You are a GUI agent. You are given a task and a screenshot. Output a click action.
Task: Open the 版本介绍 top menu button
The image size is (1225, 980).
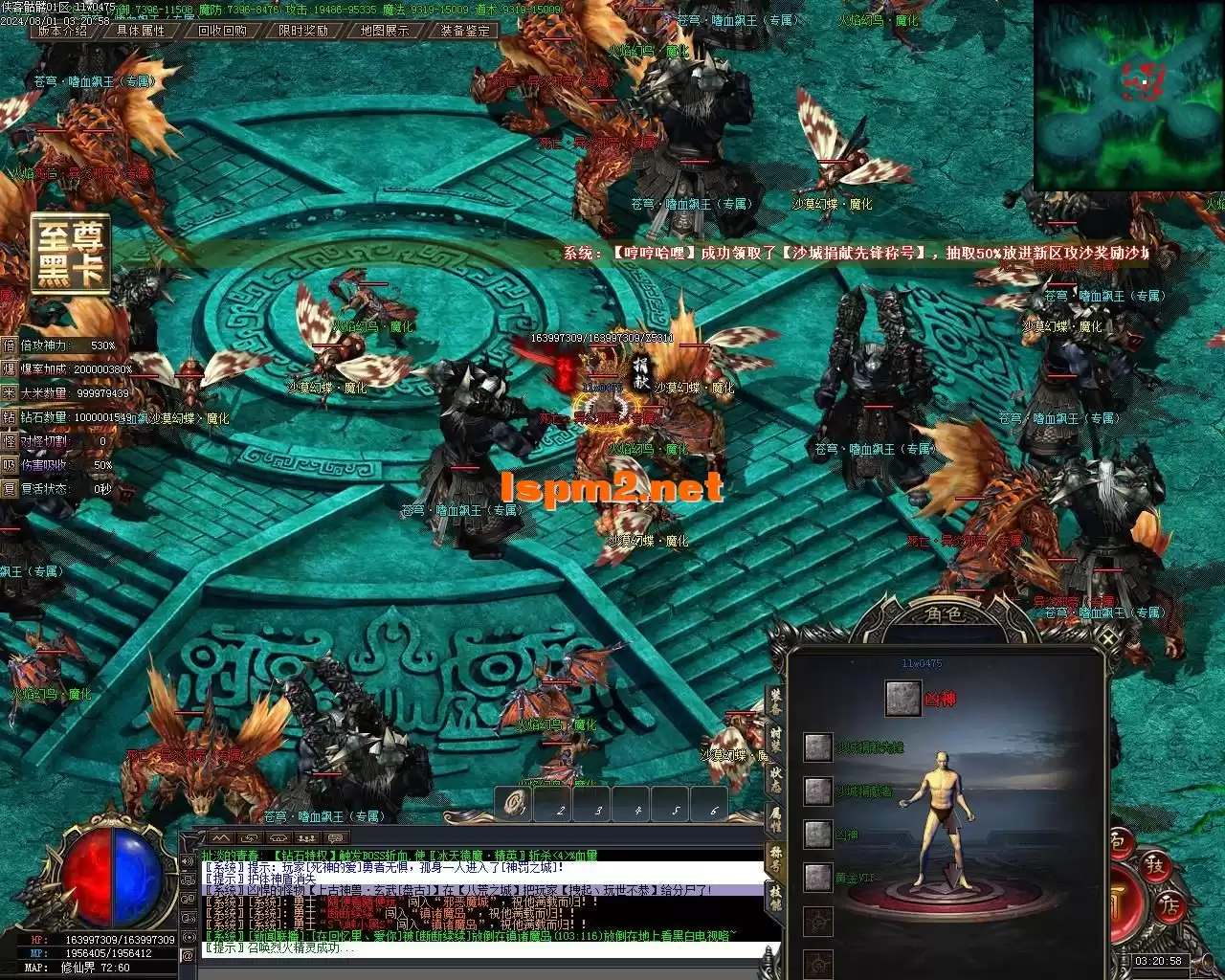coord(61,31)
